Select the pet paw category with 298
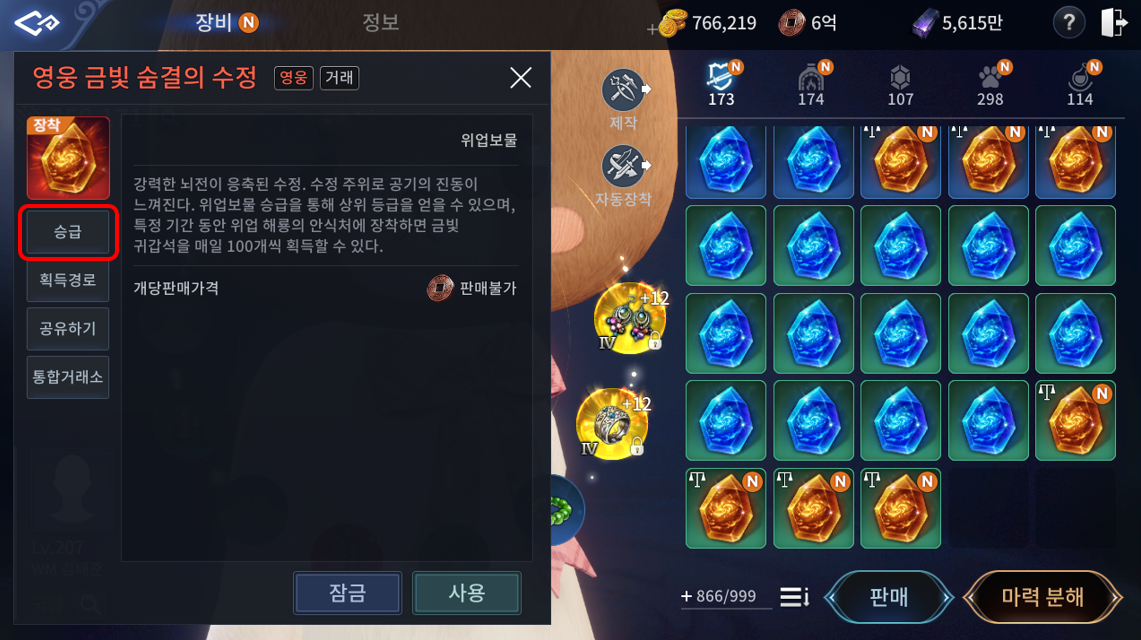 coord(990,82)
